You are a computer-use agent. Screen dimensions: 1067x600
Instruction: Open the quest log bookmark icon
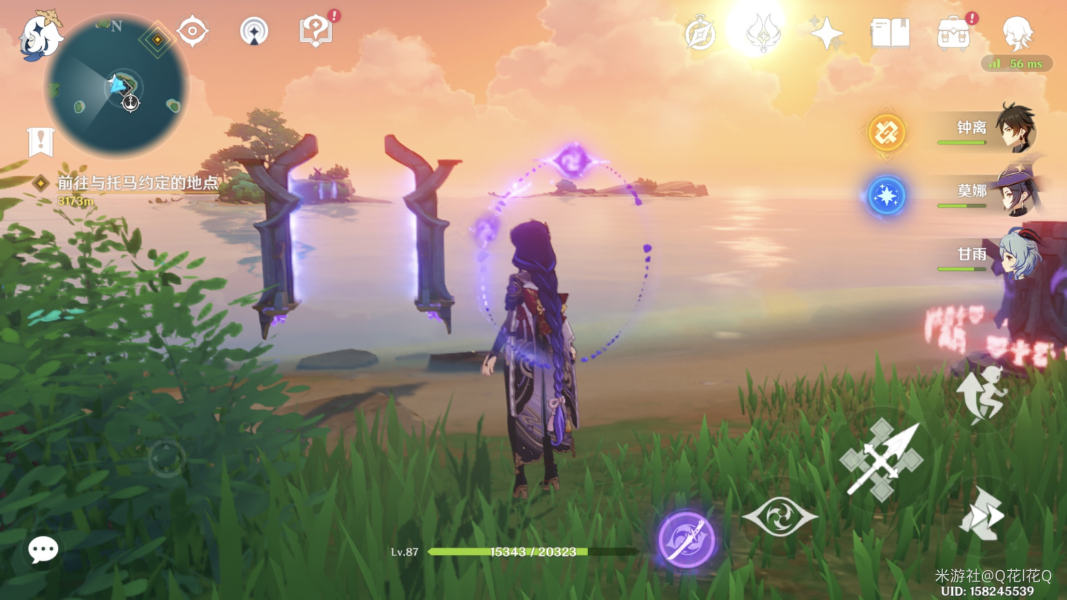point(40,142)
